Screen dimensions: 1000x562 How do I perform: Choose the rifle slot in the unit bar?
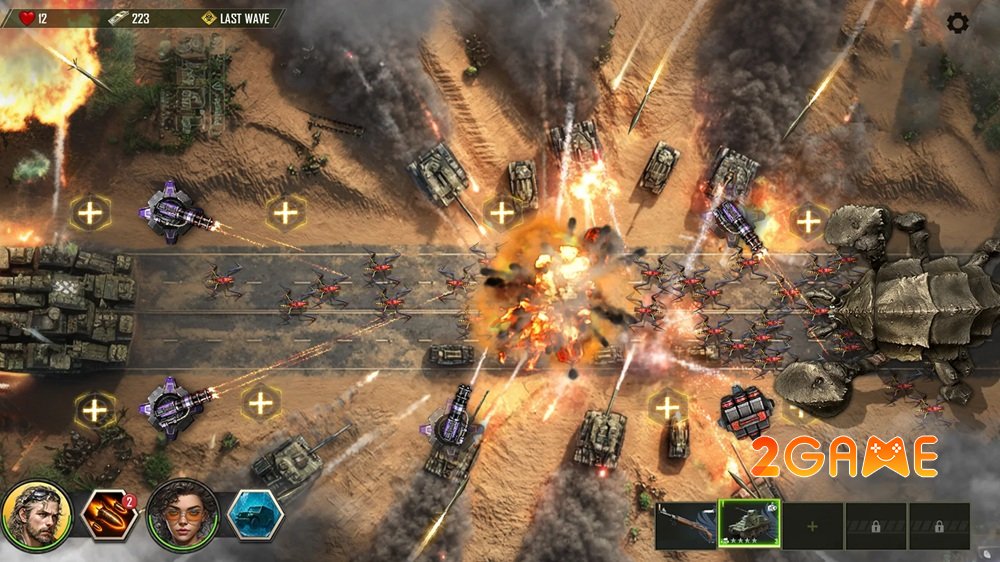(686, 526)
